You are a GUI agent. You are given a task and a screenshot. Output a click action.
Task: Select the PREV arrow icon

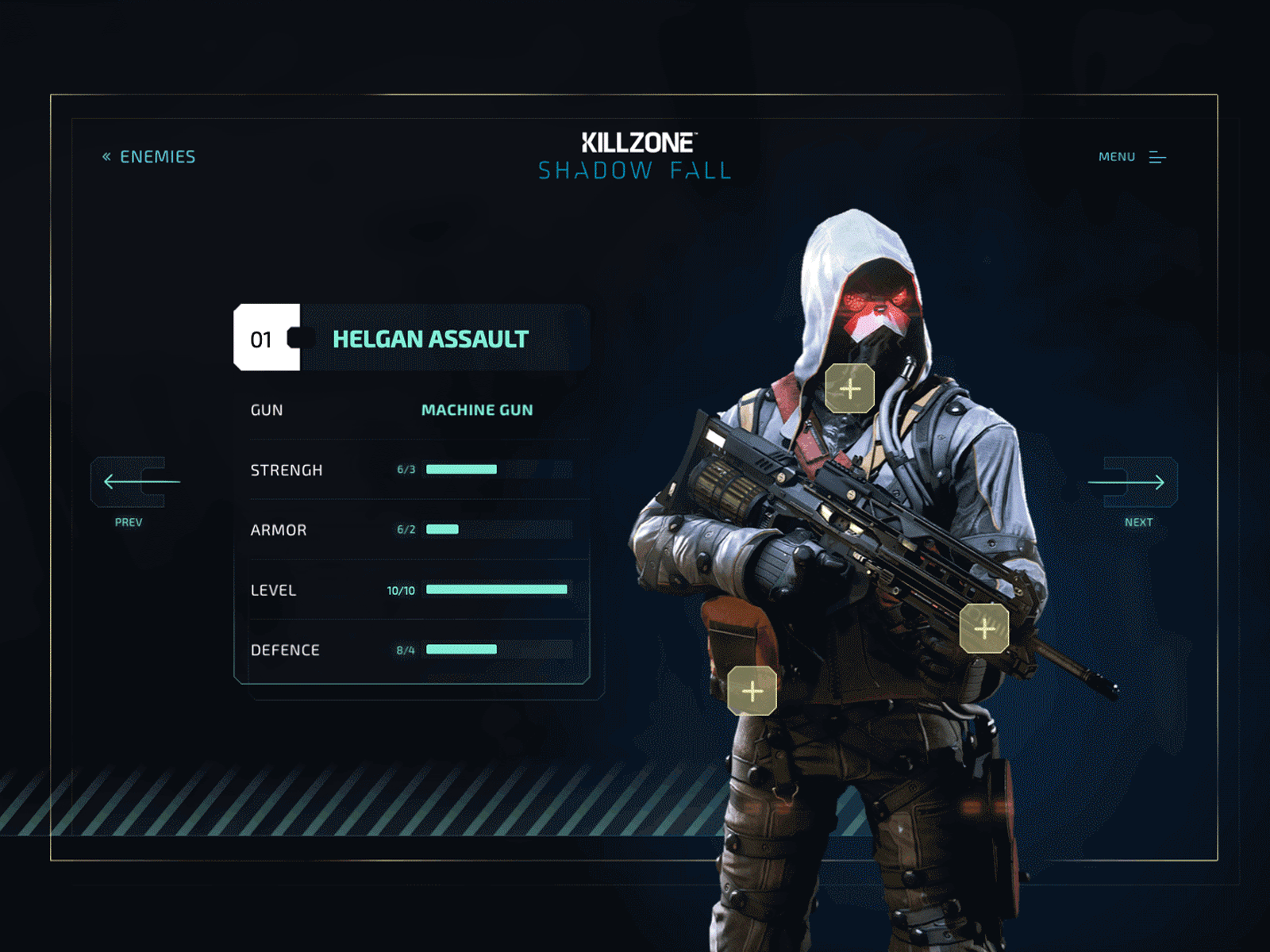[129, 482]
